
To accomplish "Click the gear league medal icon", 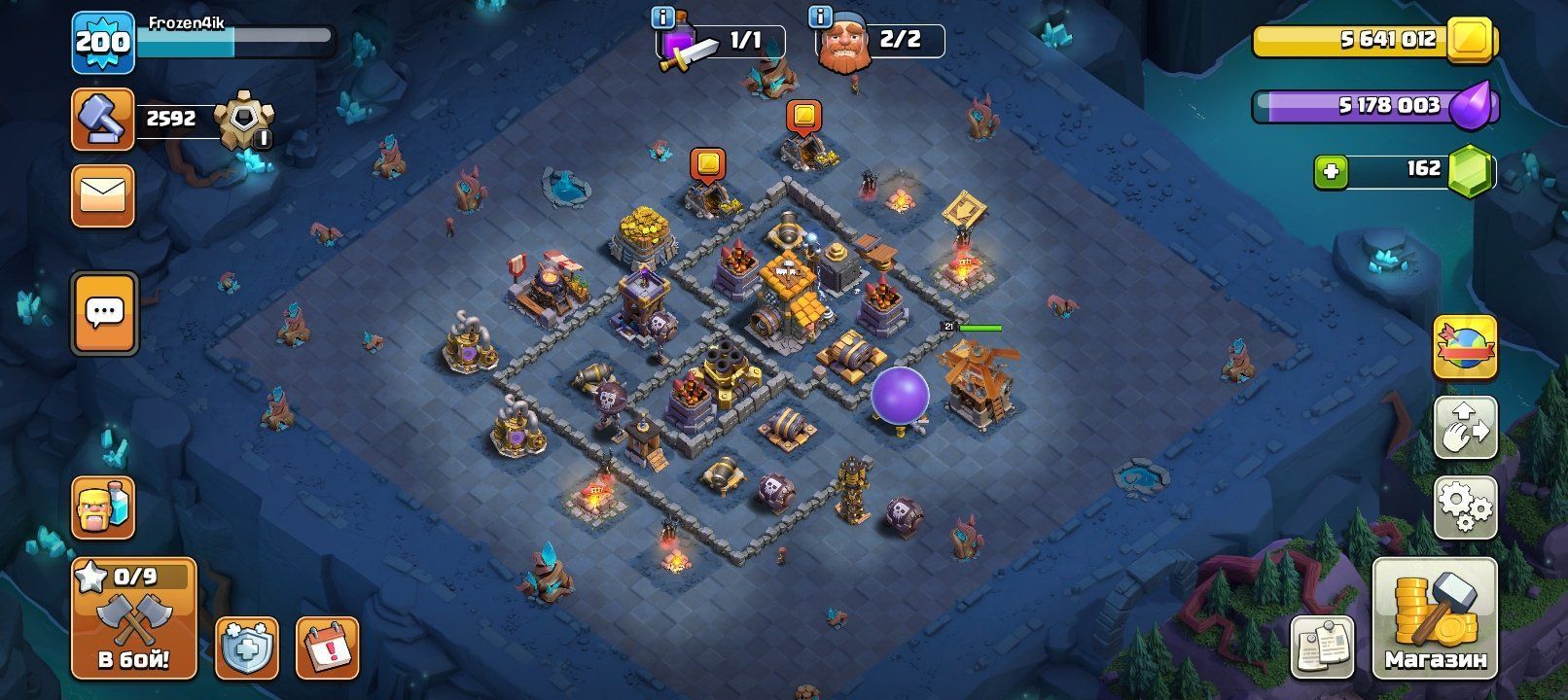I will point(243,122).
